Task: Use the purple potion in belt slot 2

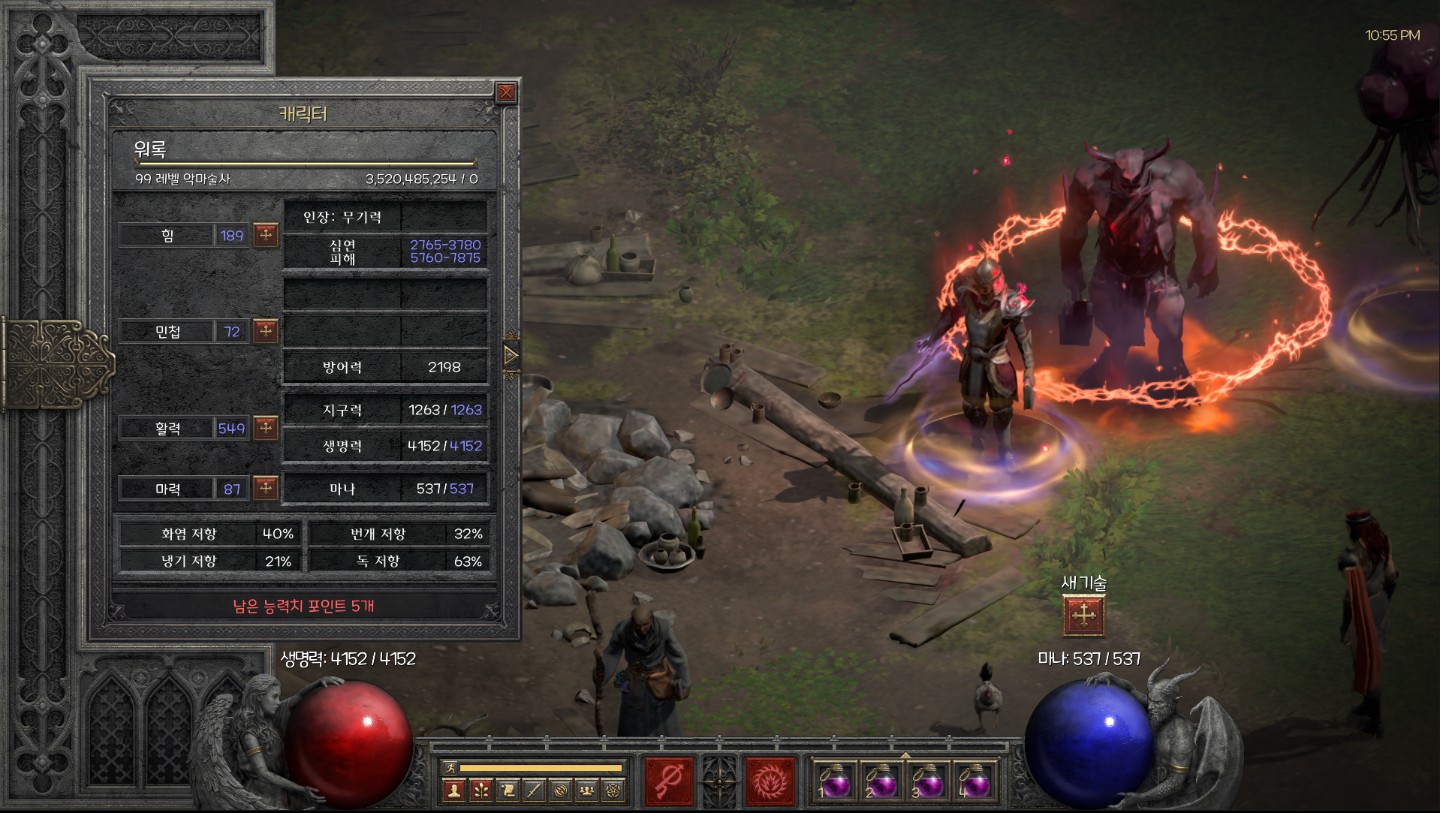Action: [x=882, y=781]
